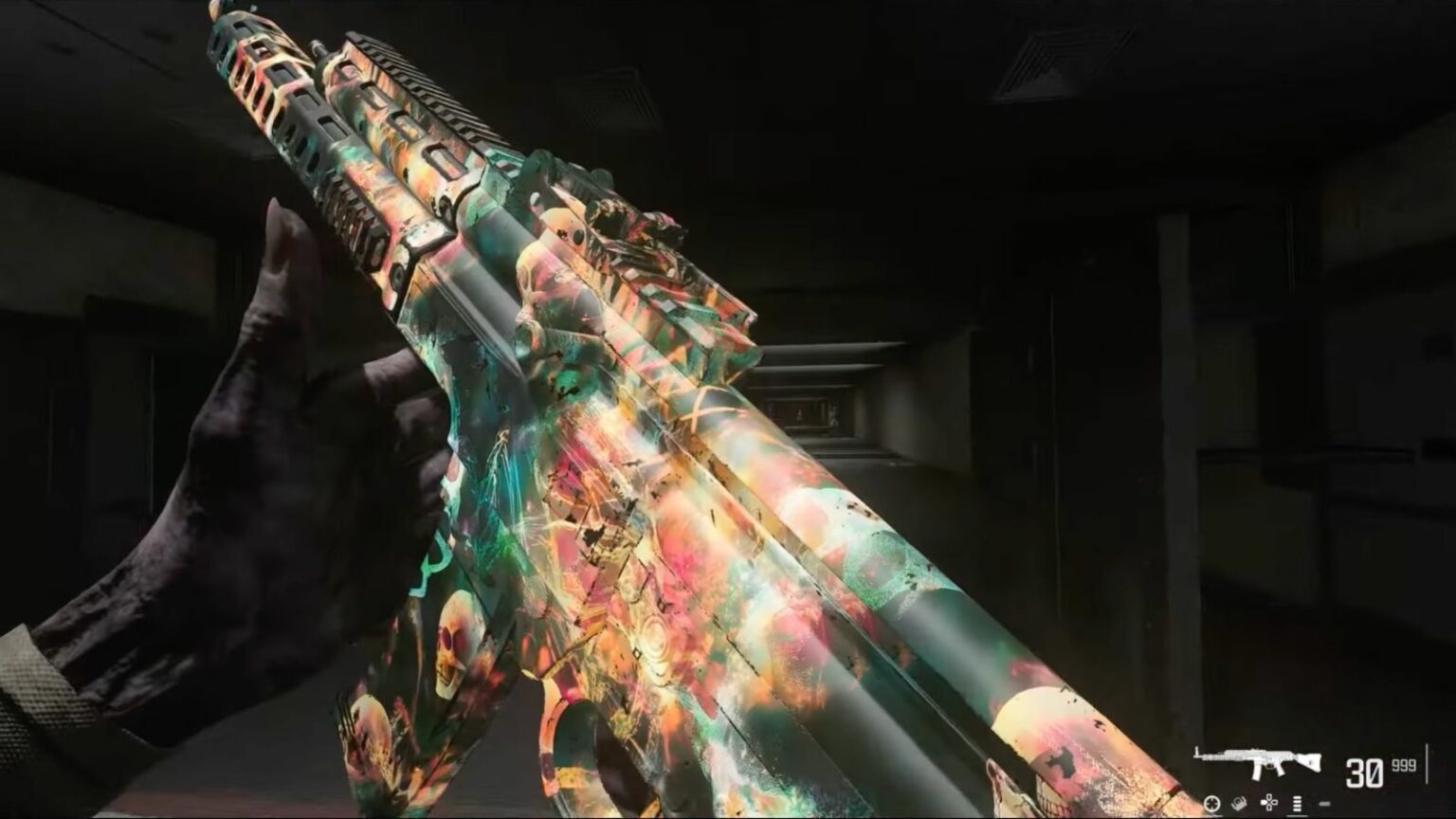Click the distant target at the range's end
This screenshot has width=1456, height=819.
tap(801, 414)
